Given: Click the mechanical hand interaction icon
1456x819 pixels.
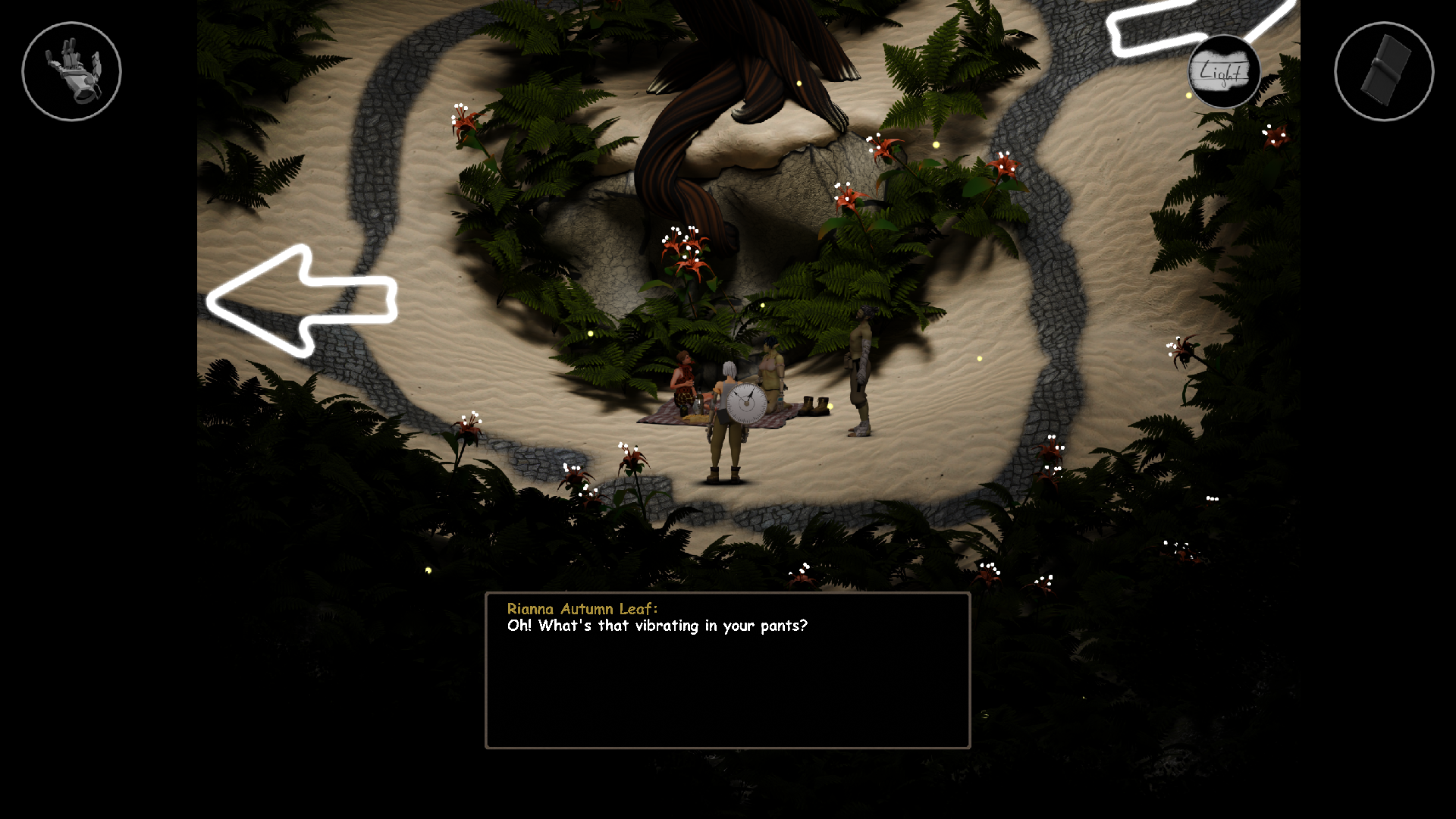Looking at the screenshot, I should pos(71,71).
